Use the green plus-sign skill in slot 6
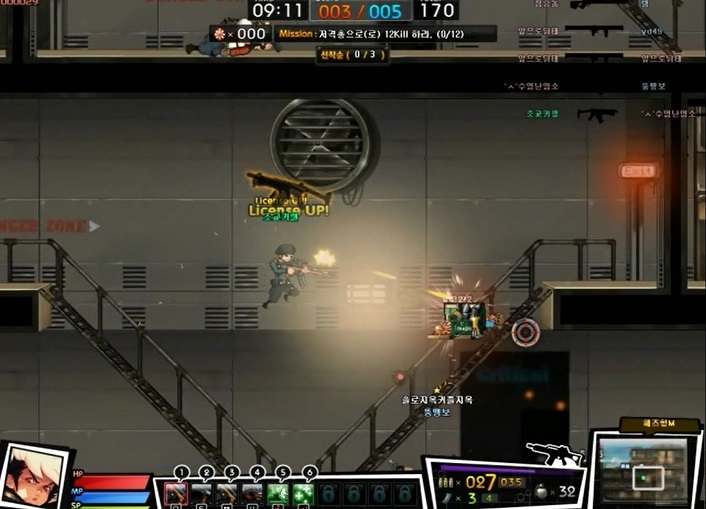 click(x=304, y=493)
